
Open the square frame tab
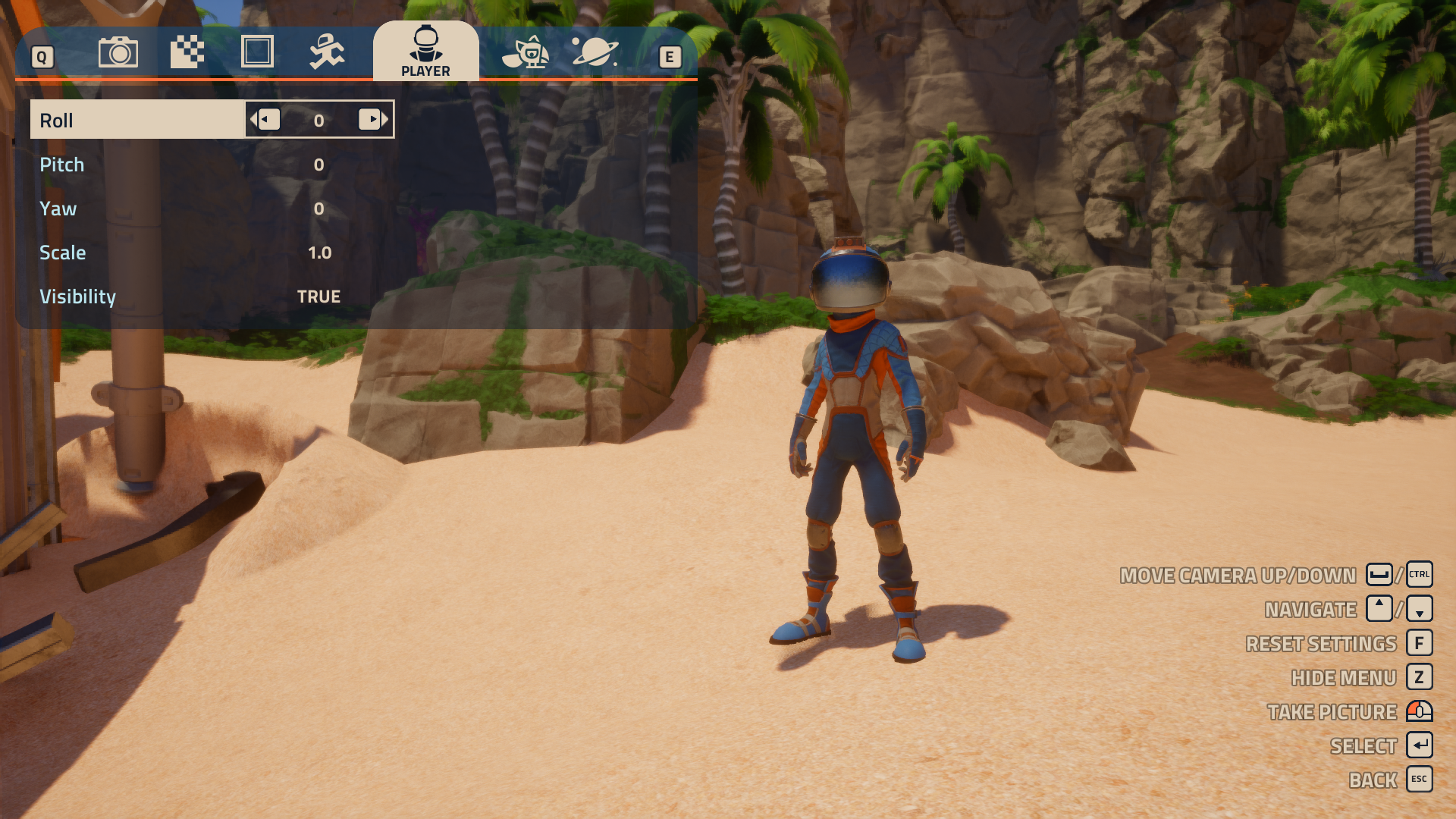[257, 53]
